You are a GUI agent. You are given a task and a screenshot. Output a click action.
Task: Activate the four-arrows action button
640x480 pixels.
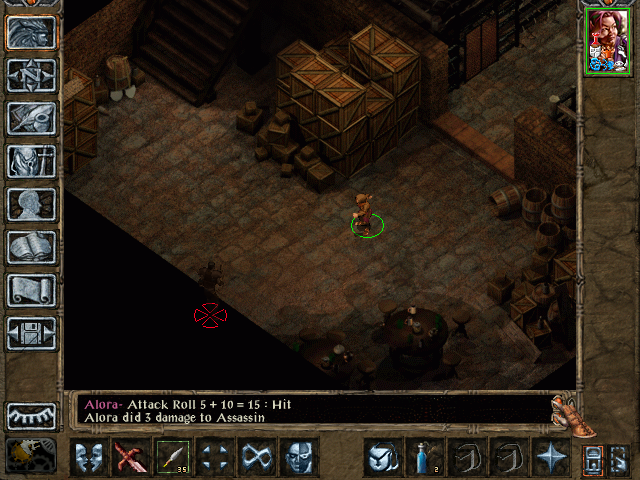215,458
